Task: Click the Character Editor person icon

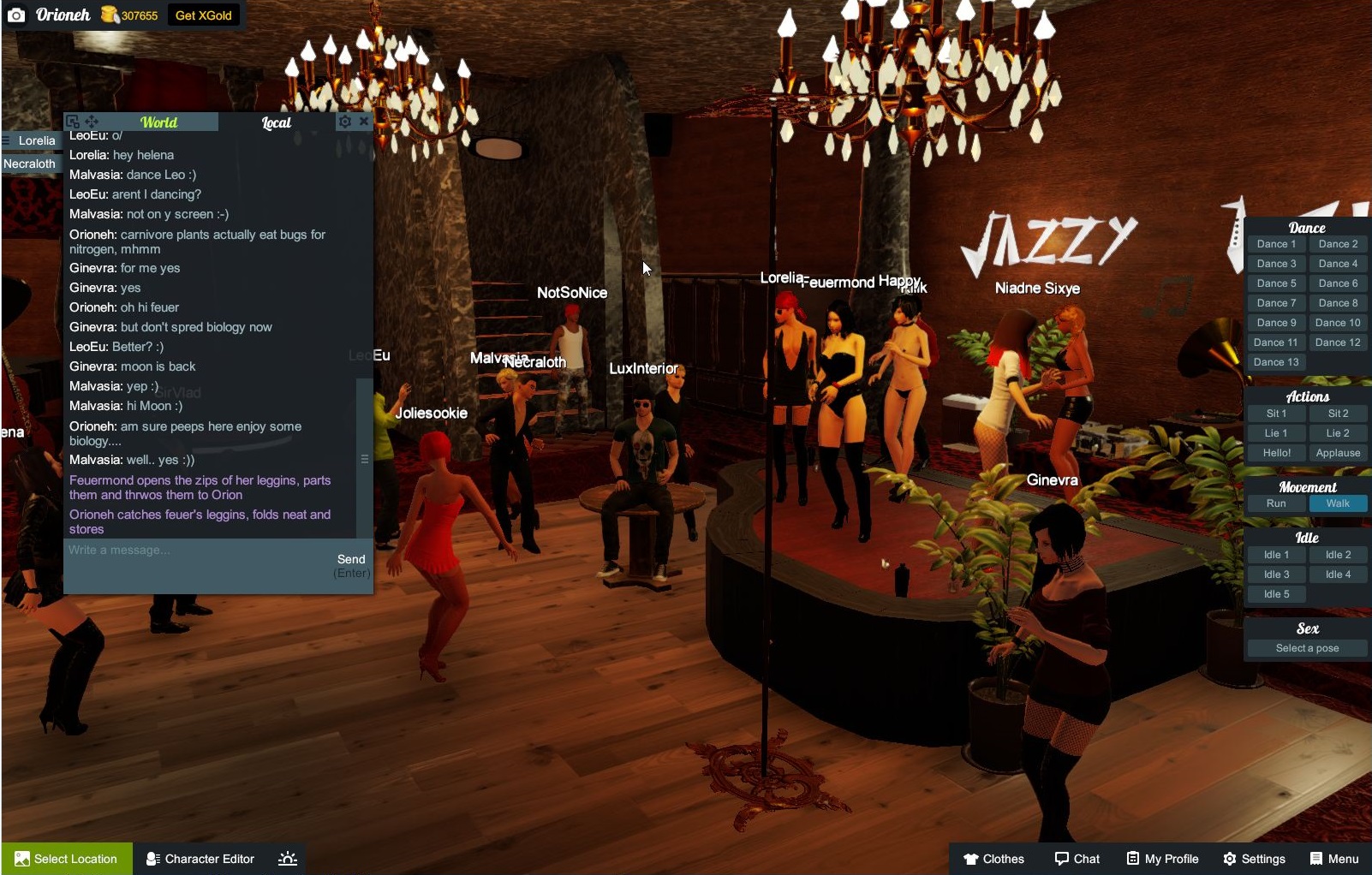Action: click(152, 859)
